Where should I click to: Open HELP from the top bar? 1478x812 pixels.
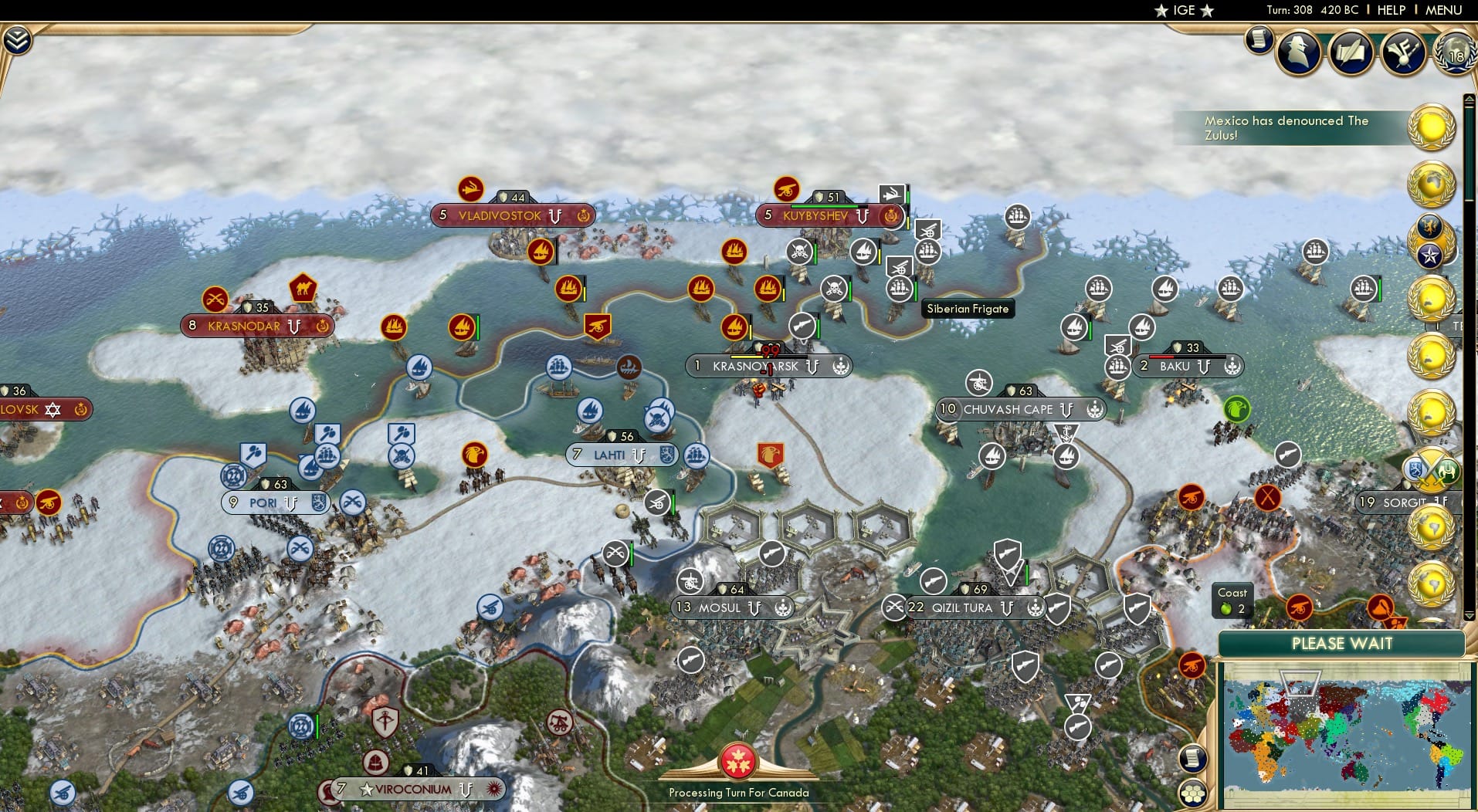tap(1391, 11)
